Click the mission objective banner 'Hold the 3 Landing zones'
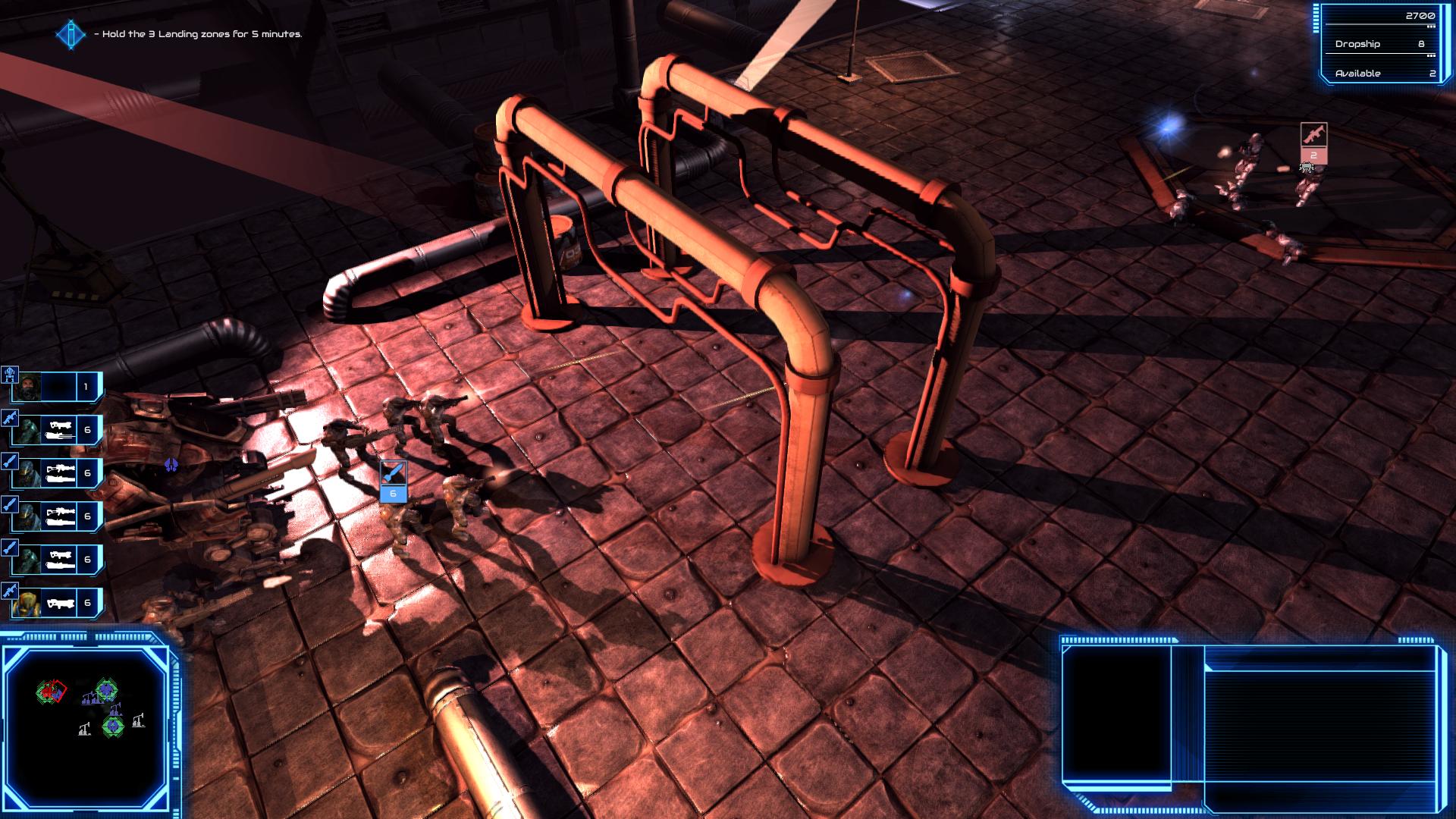The width and height of the screenshot is (1456, 819). pyautogui.click(x=199, y=34)
